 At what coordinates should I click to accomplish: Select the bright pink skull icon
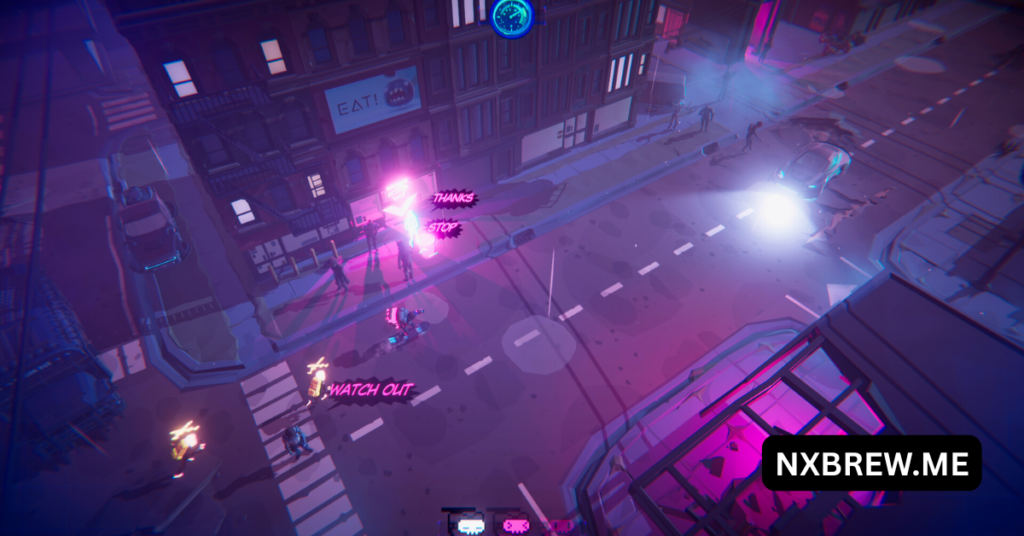tap(515, 524)
